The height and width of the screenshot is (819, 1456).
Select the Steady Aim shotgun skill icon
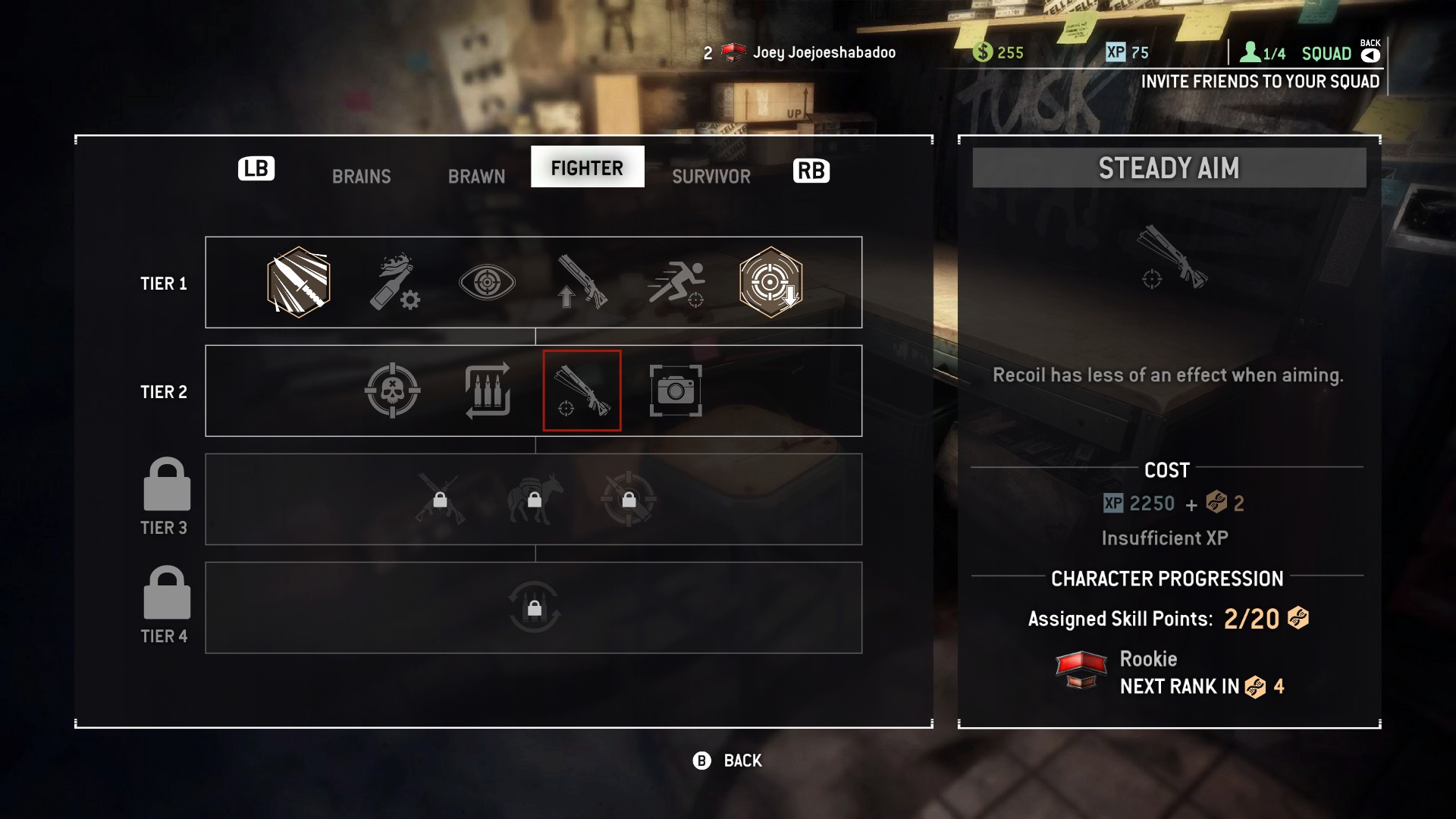582,391
